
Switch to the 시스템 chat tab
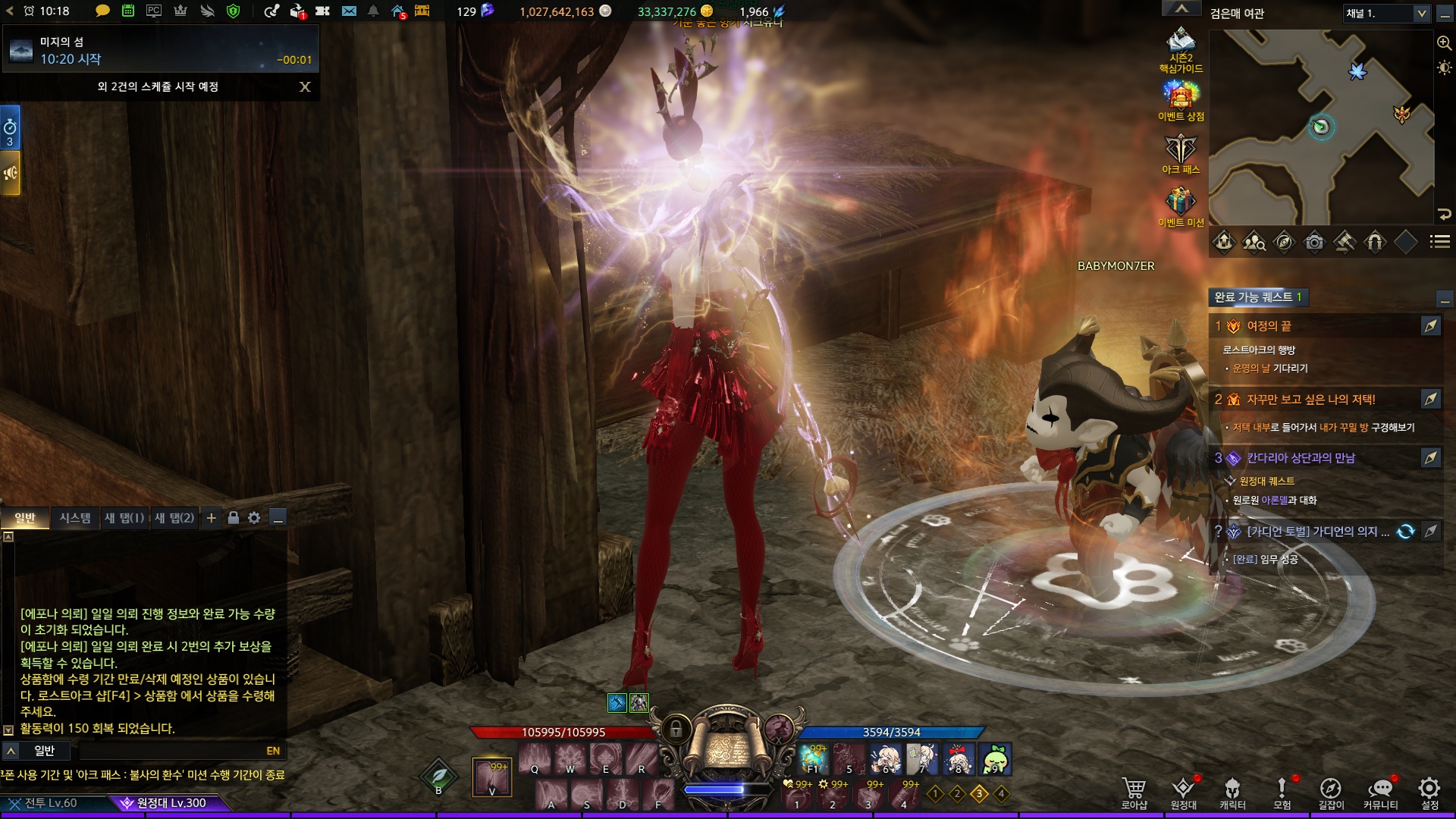point(75,518)
